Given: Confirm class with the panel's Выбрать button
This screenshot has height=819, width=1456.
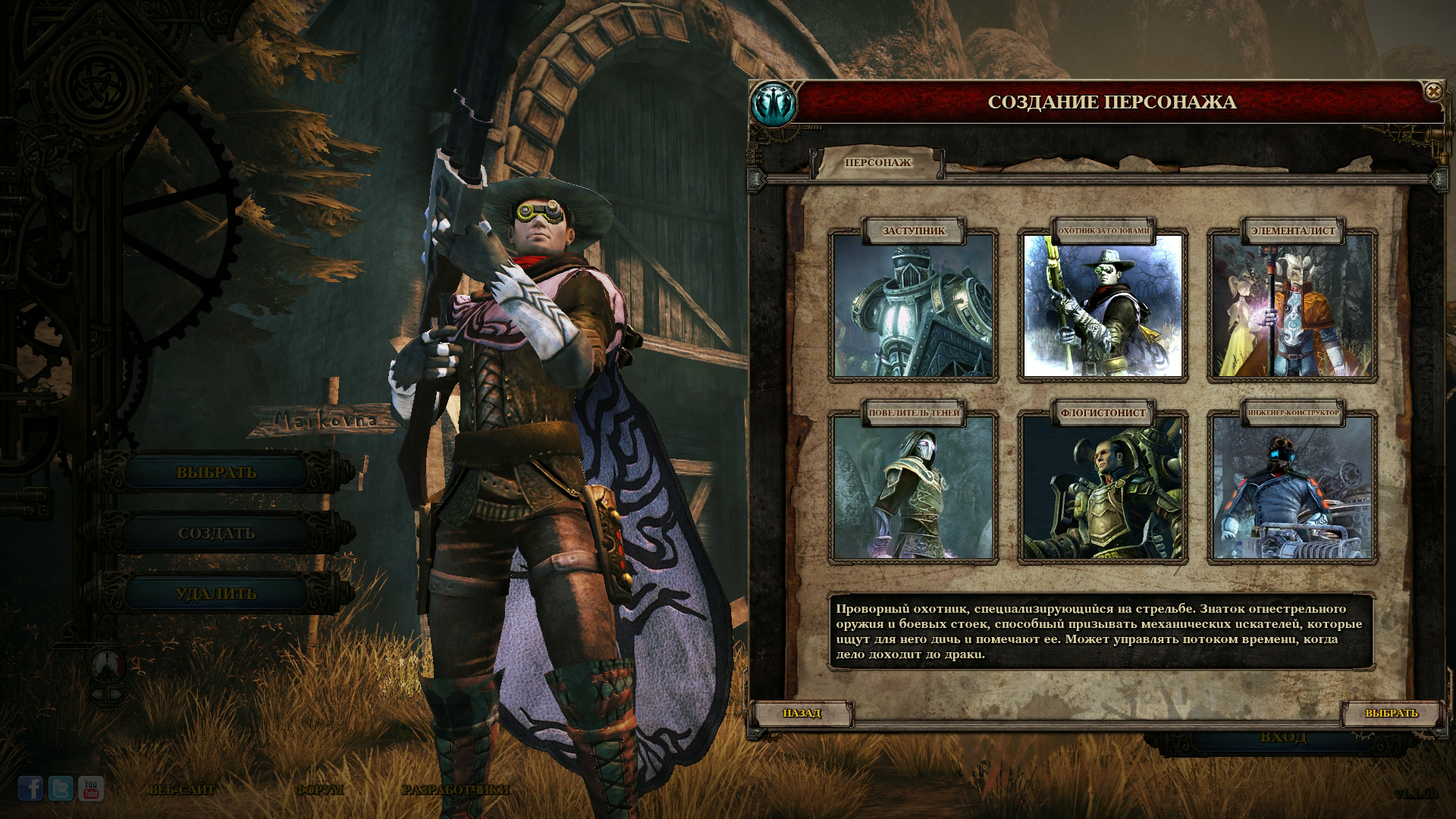Looking at the screenshot, I should click(x=1391, y=713).
